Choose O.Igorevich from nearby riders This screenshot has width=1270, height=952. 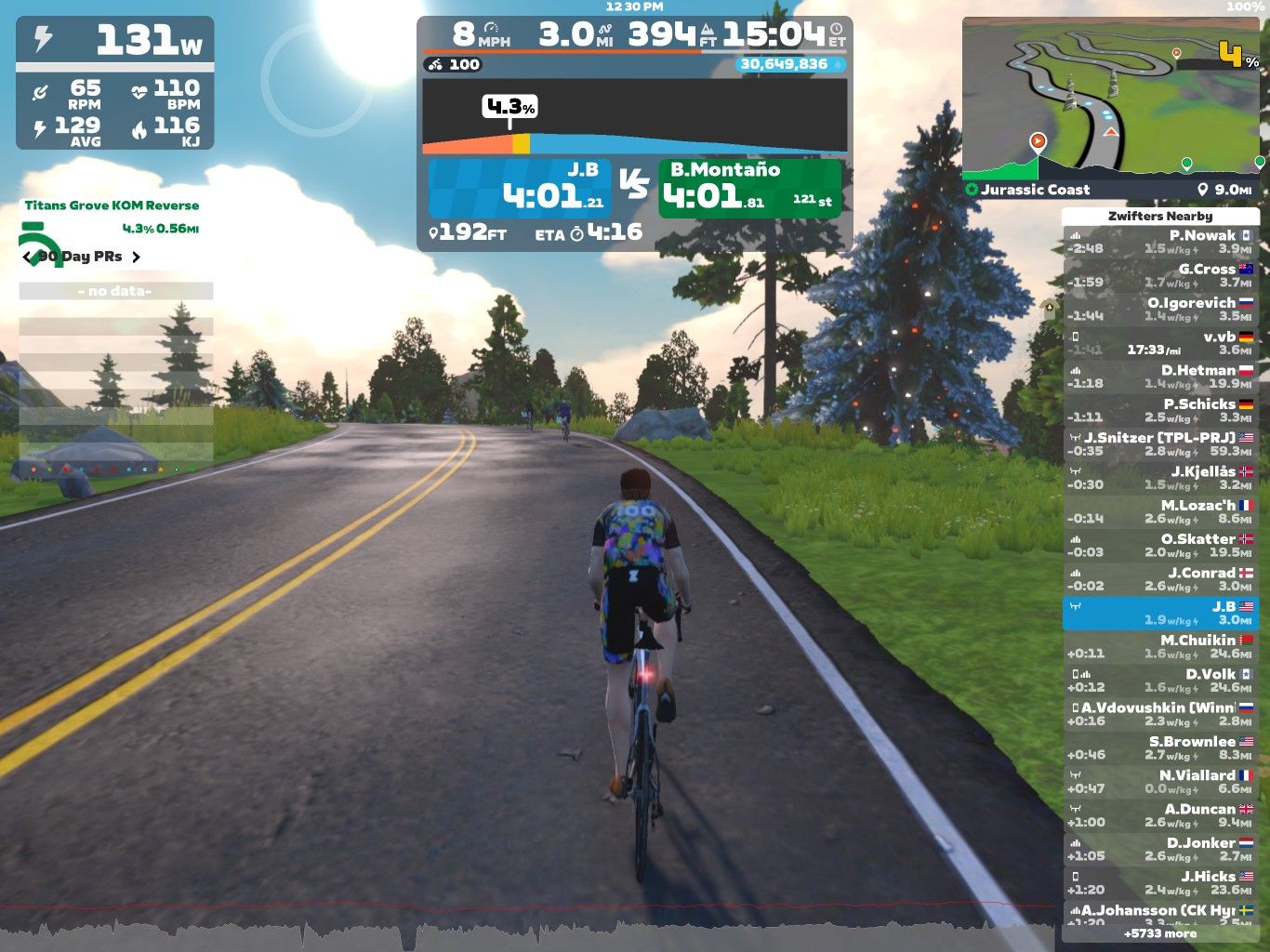(1160, 310)
